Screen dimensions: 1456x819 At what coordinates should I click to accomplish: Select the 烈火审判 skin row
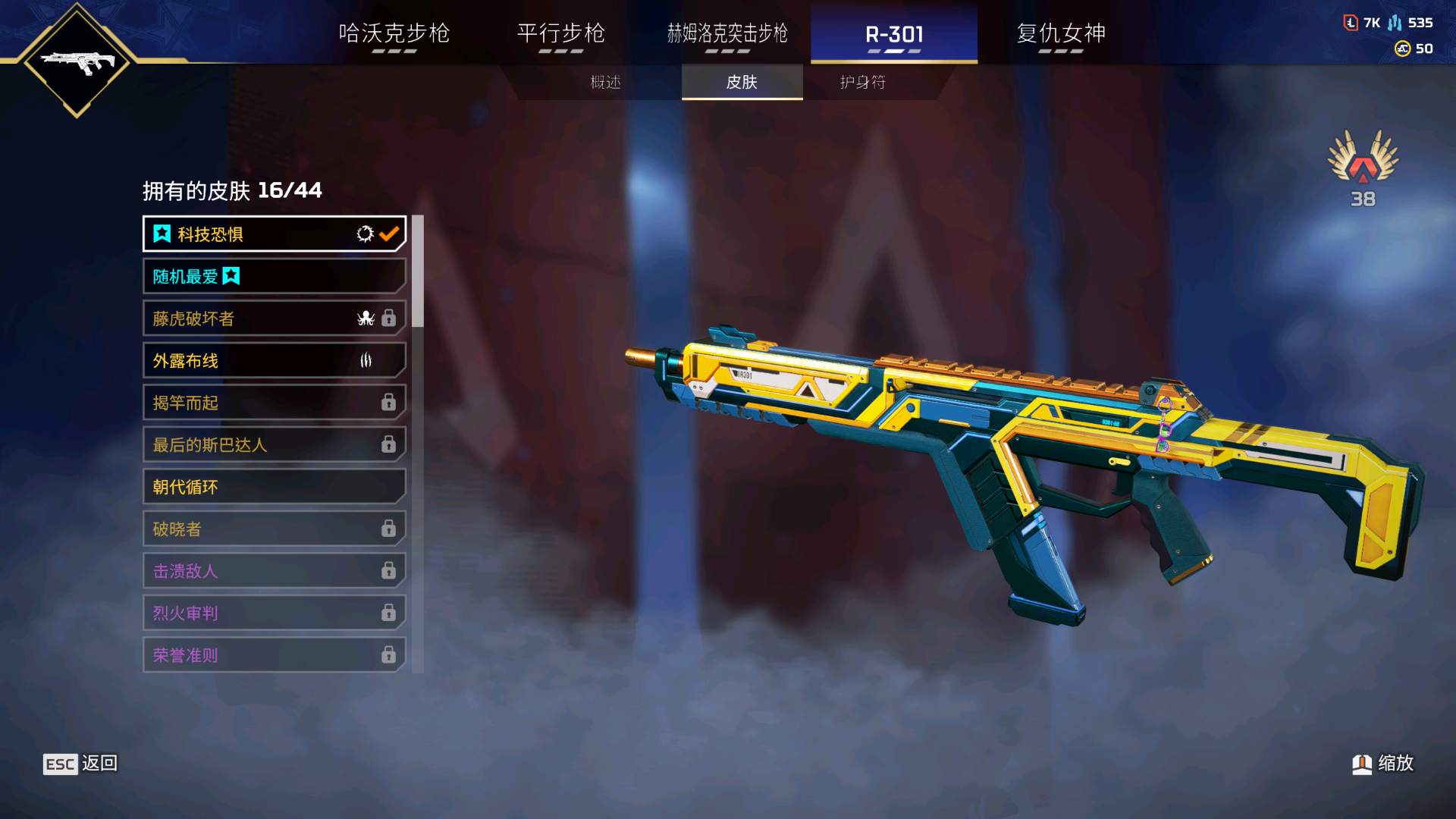click(x=274, y=613)
